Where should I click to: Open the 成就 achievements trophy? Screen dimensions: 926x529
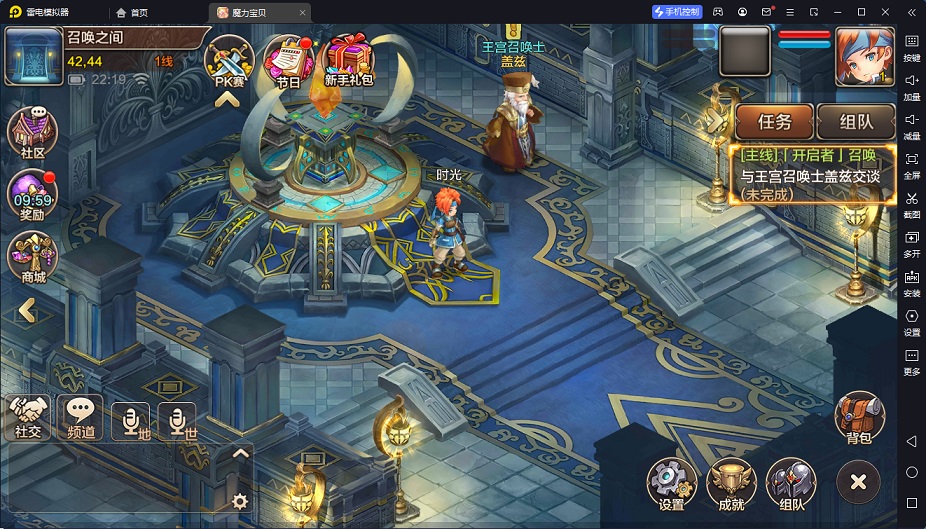coord(731,484)
